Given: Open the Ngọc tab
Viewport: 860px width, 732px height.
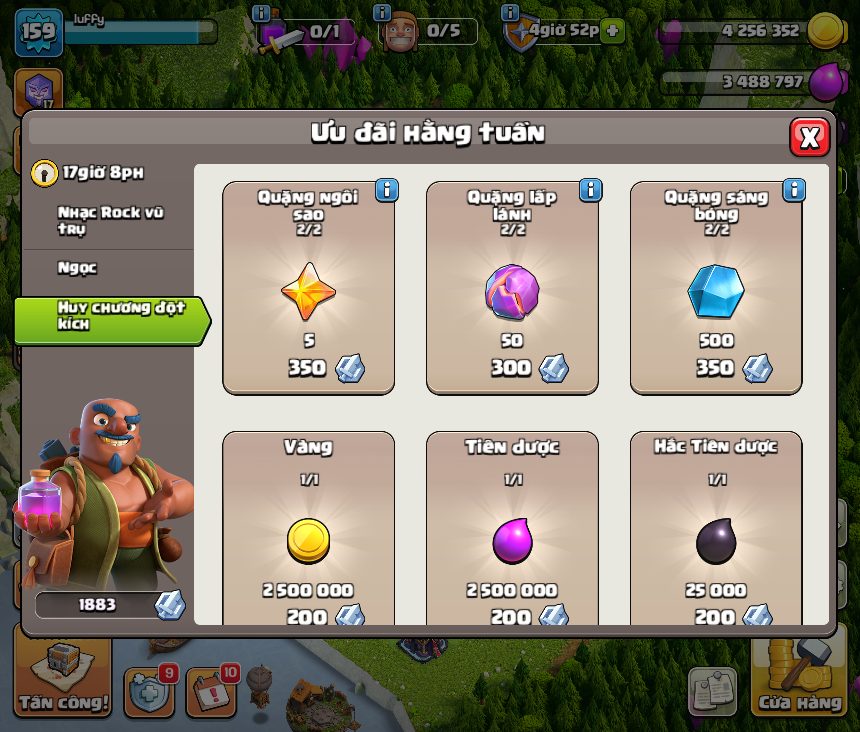Looking at the screenshot, I should pyautogui.click(x=78, y=268).
